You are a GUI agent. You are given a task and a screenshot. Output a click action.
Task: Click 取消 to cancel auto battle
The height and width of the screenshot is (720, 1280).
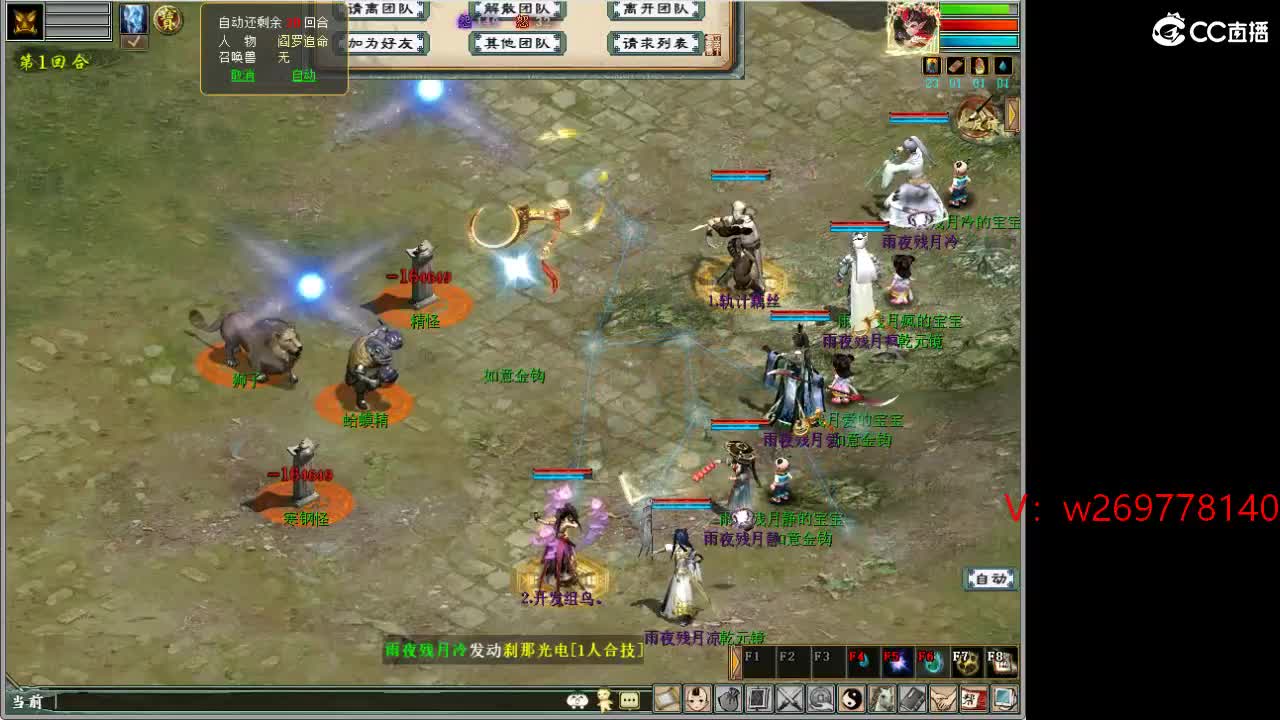(x=244, y=75)
